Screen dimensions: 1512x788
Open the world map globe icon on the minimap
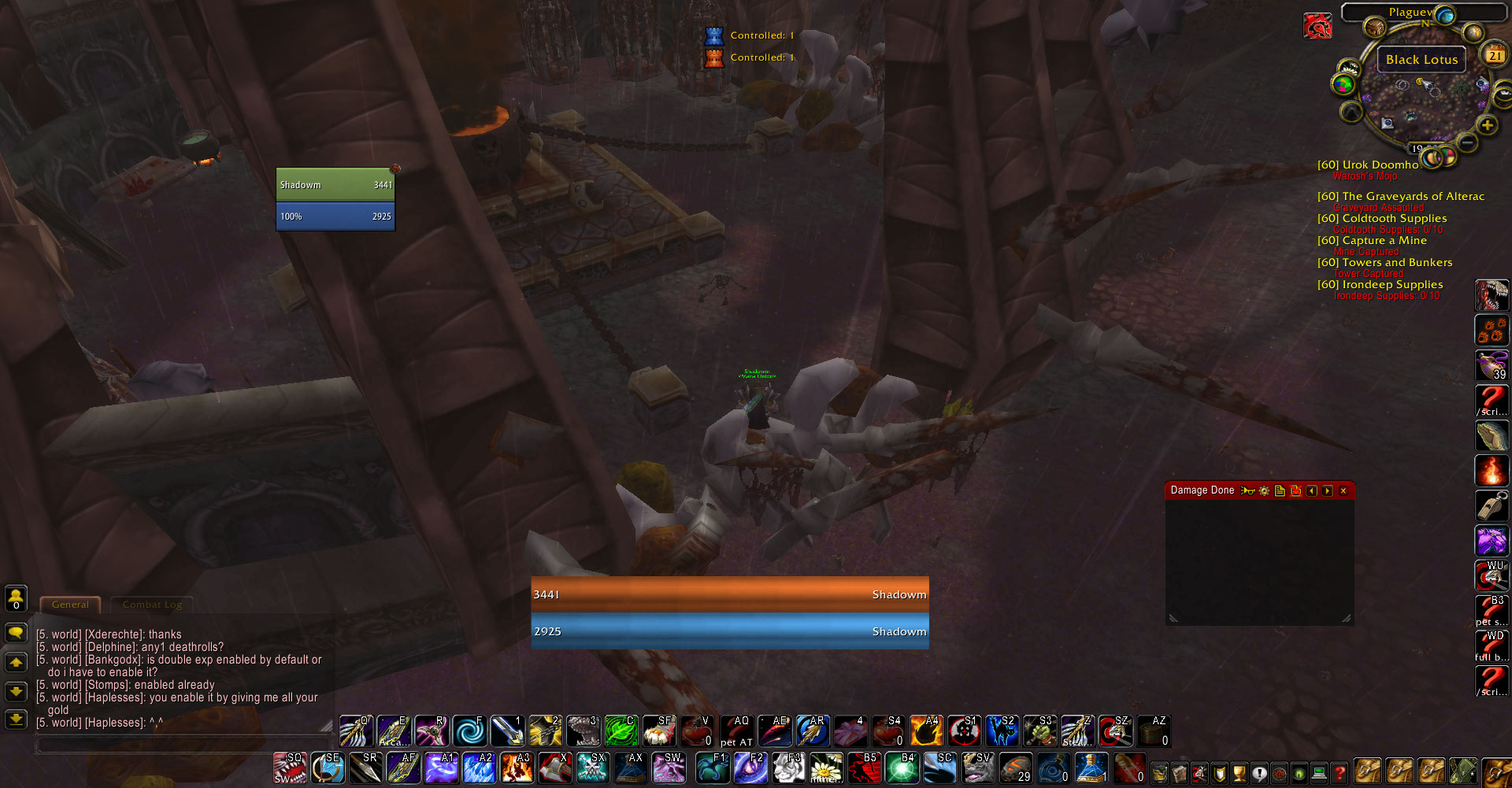point(1444,15)
